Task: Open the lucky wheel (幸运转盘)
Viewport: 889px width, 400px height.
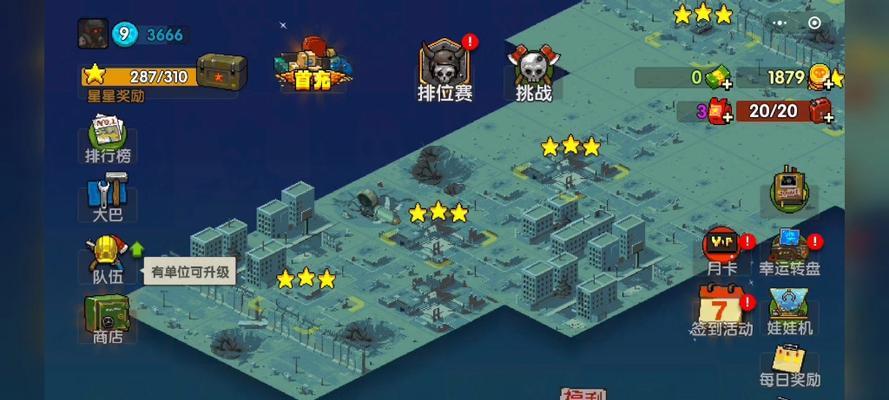Action: [x=790, y=251]
